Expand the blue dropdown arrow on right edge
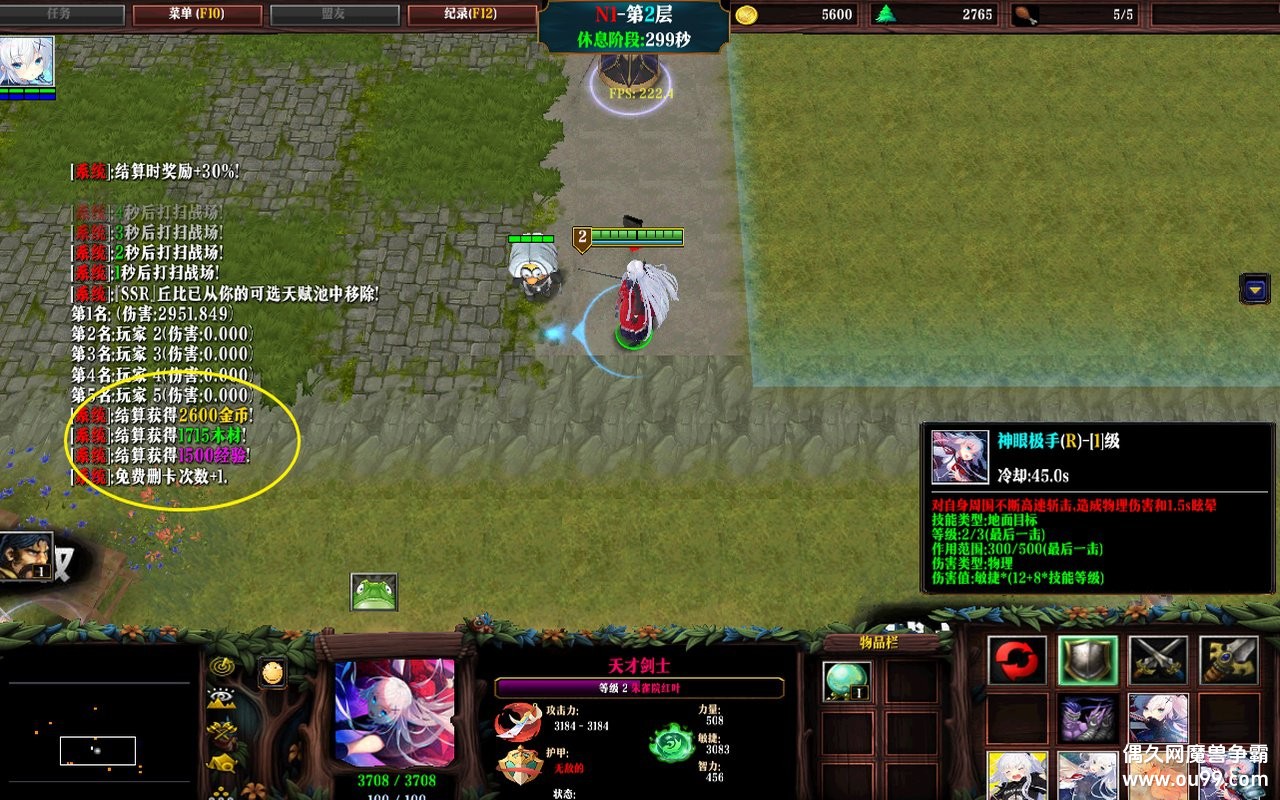 tap(1254, 289)
